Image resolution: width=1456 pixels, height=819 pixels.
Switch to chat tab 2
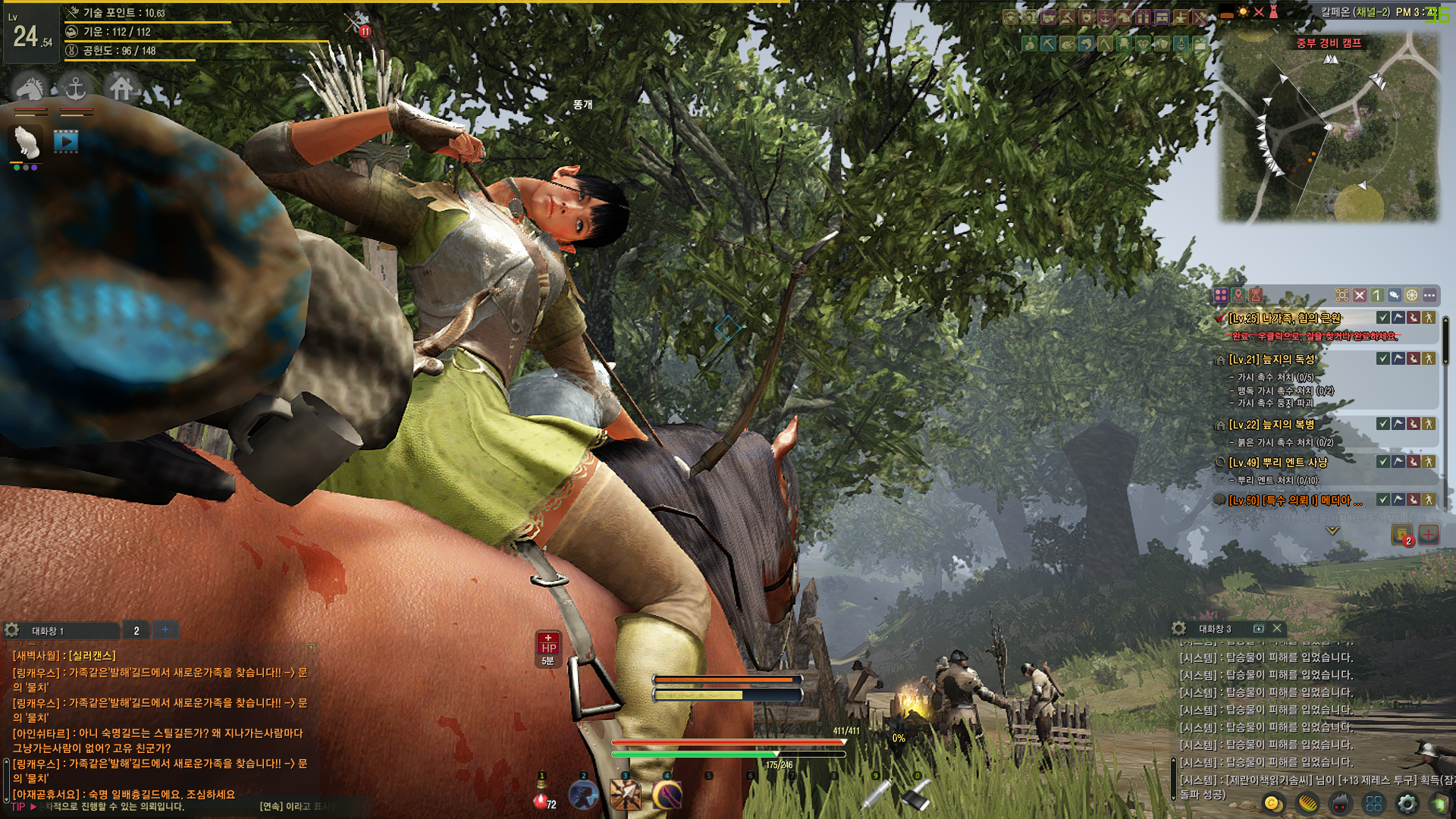[x=136, y=630]
